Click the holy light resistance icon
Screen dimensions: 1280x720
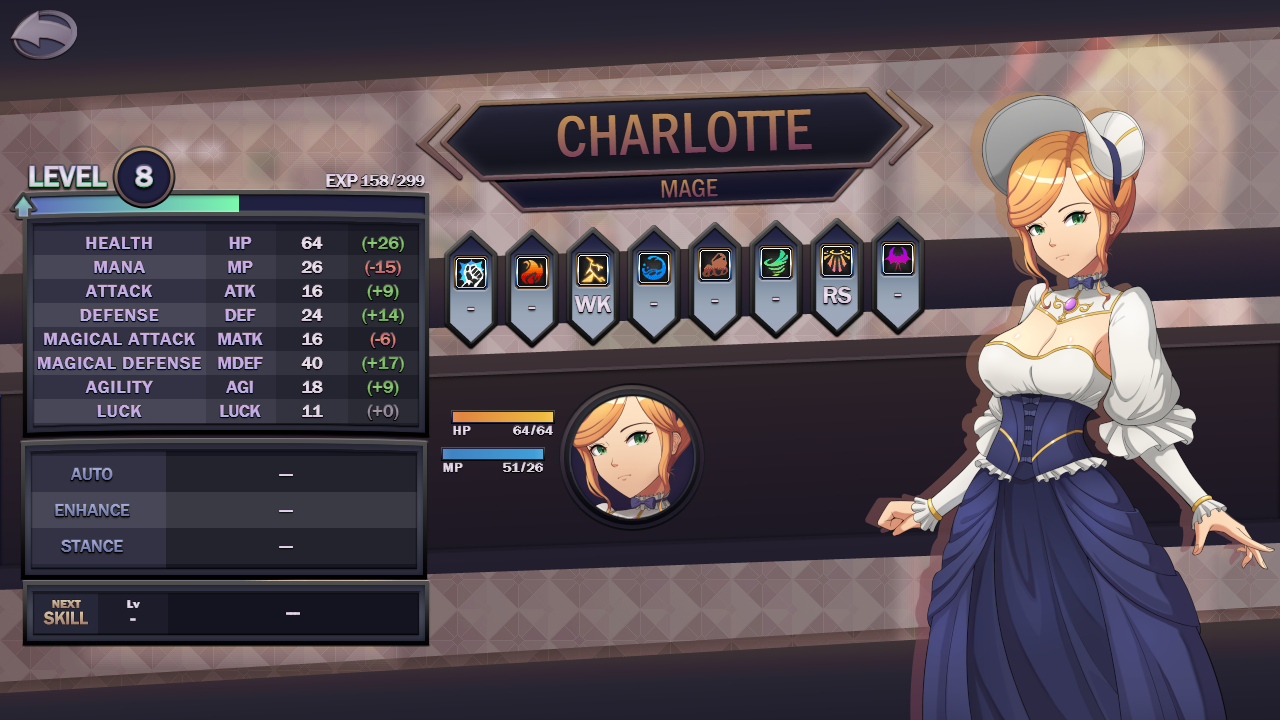coord(836,261)
